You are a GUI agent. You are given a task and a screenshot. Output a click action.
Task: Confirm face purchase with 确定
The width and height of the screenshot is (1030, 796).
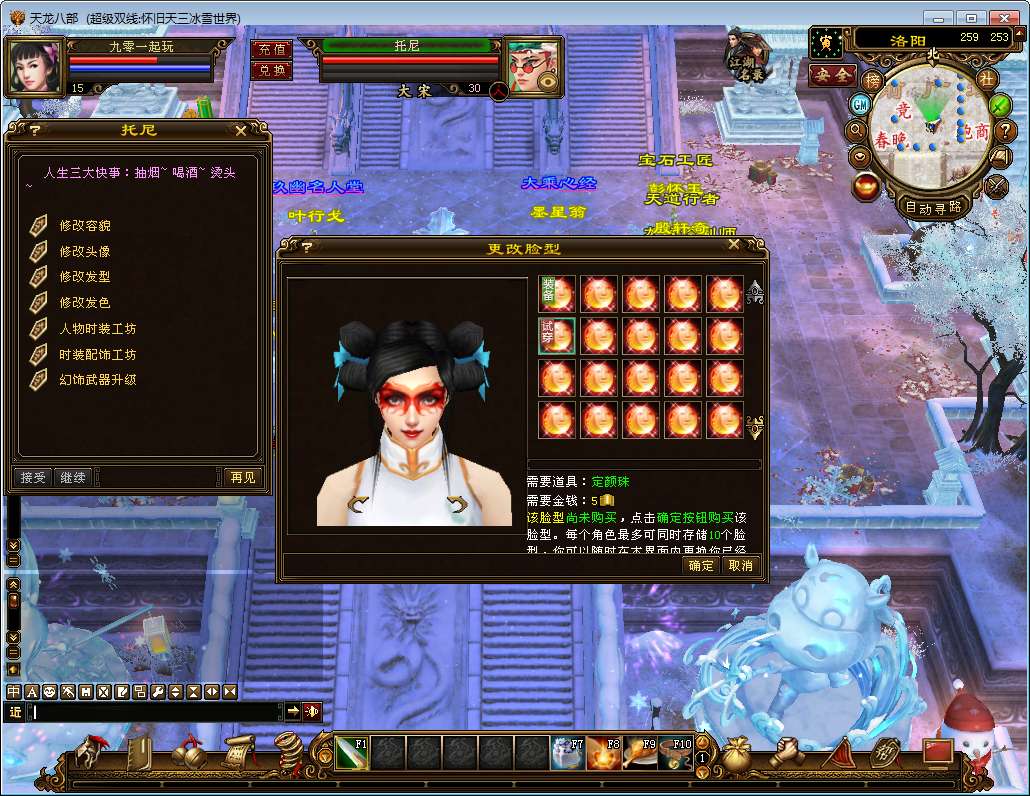[x=702, y=566]
